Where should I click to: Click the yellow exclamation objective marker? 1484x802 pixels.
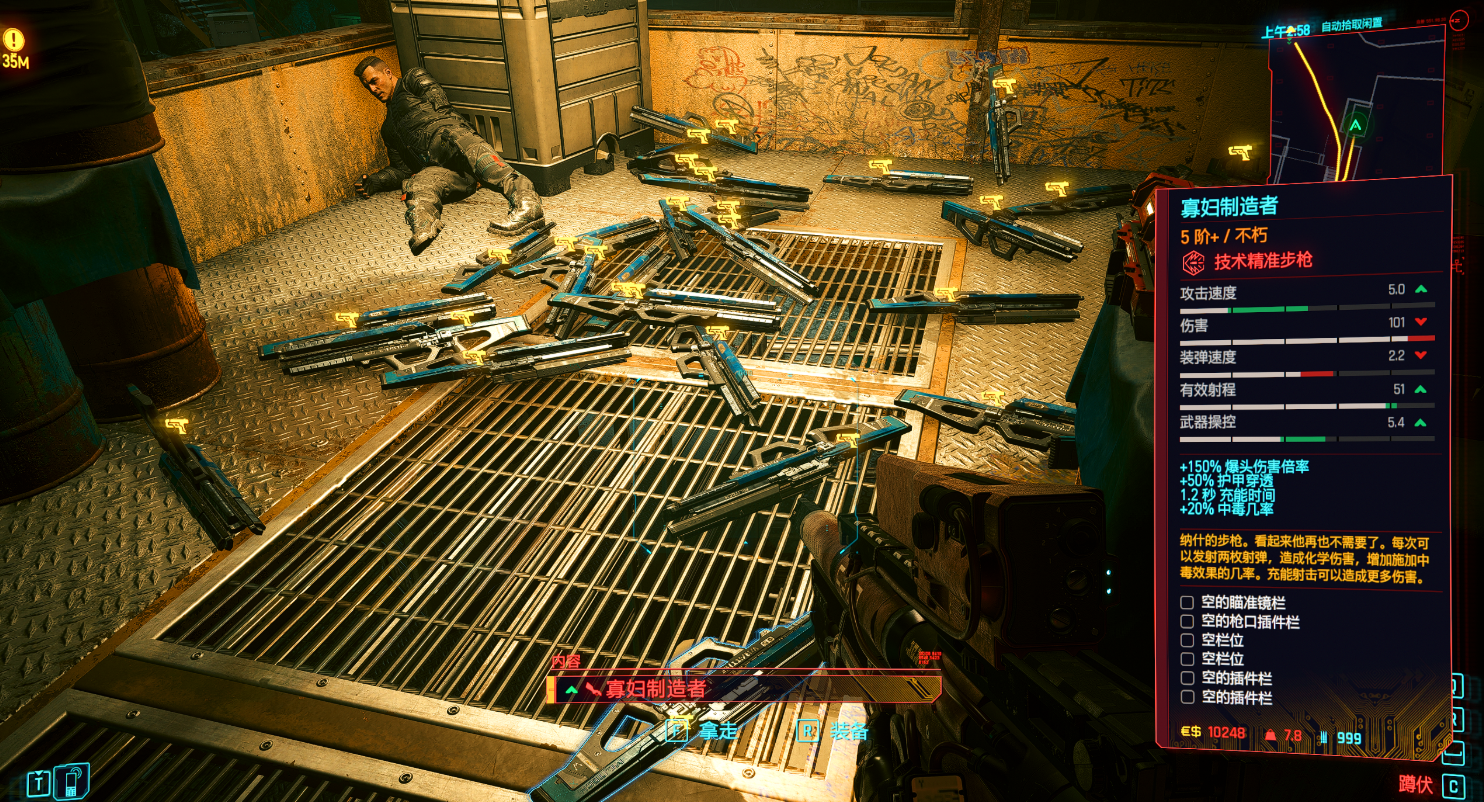(x=14, y=40)
